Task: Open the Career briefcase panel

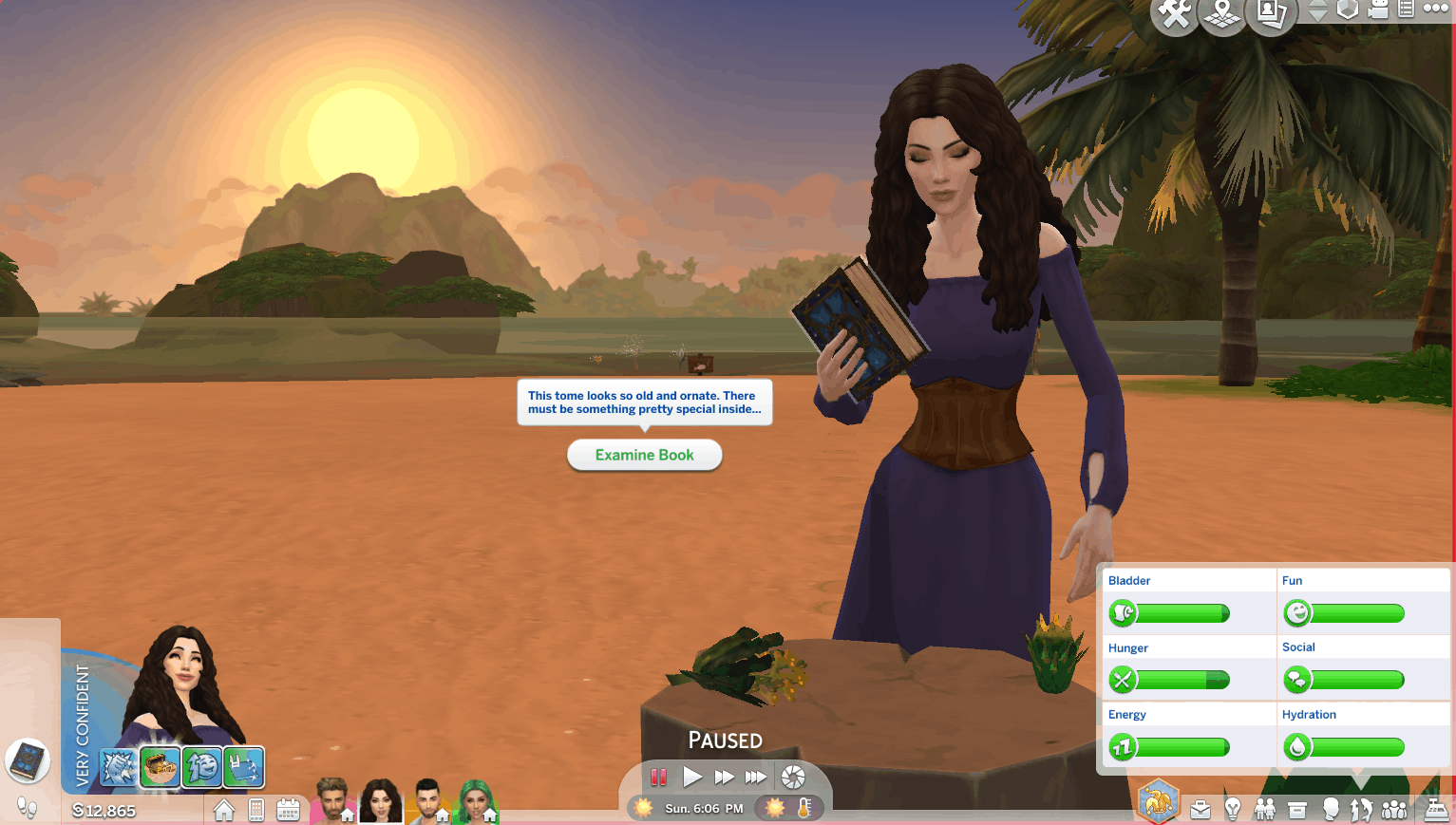Action: click(x=1201, y=809)
